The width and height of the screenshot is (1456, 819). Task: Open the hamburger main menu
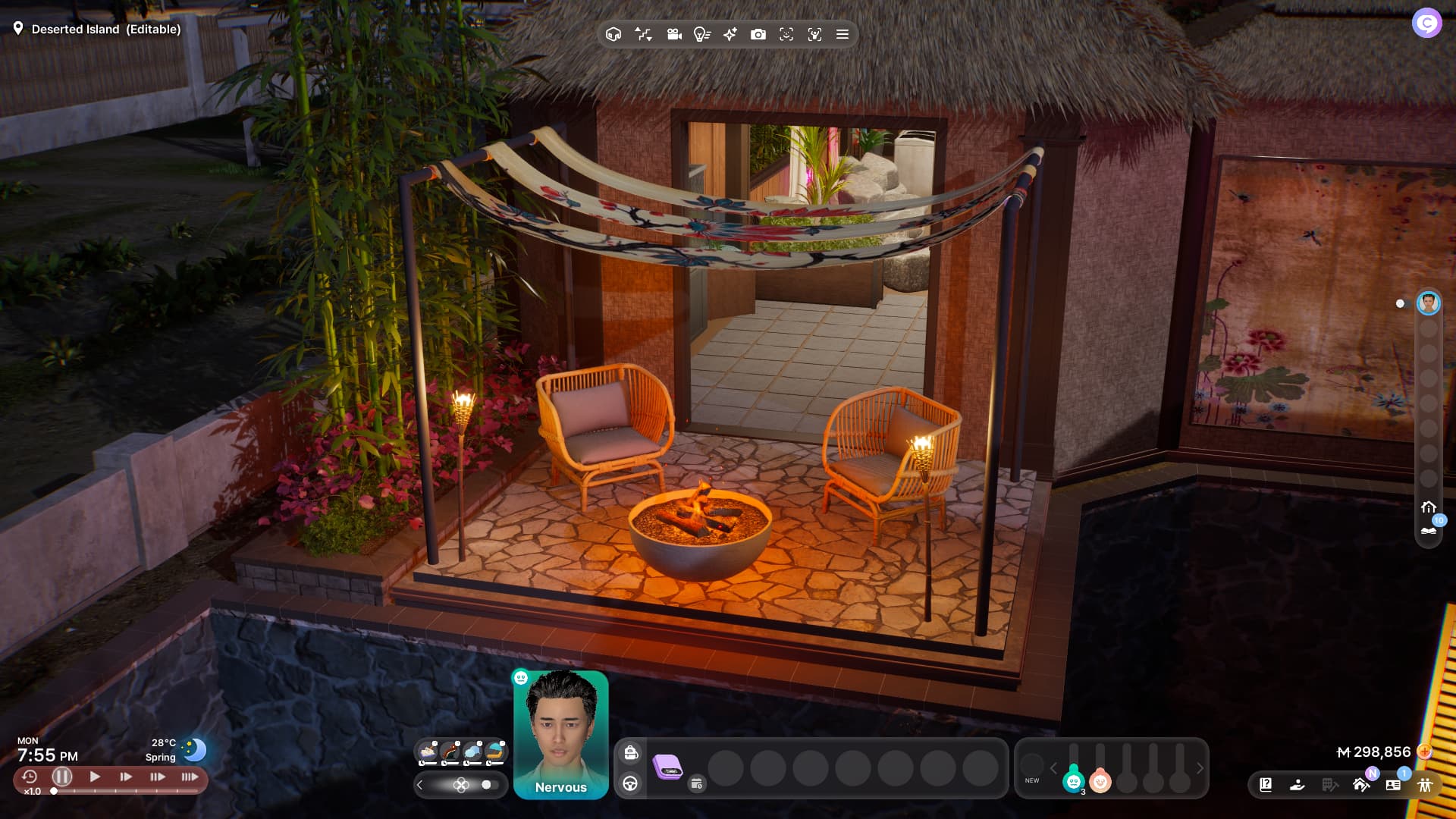[842, 34]
